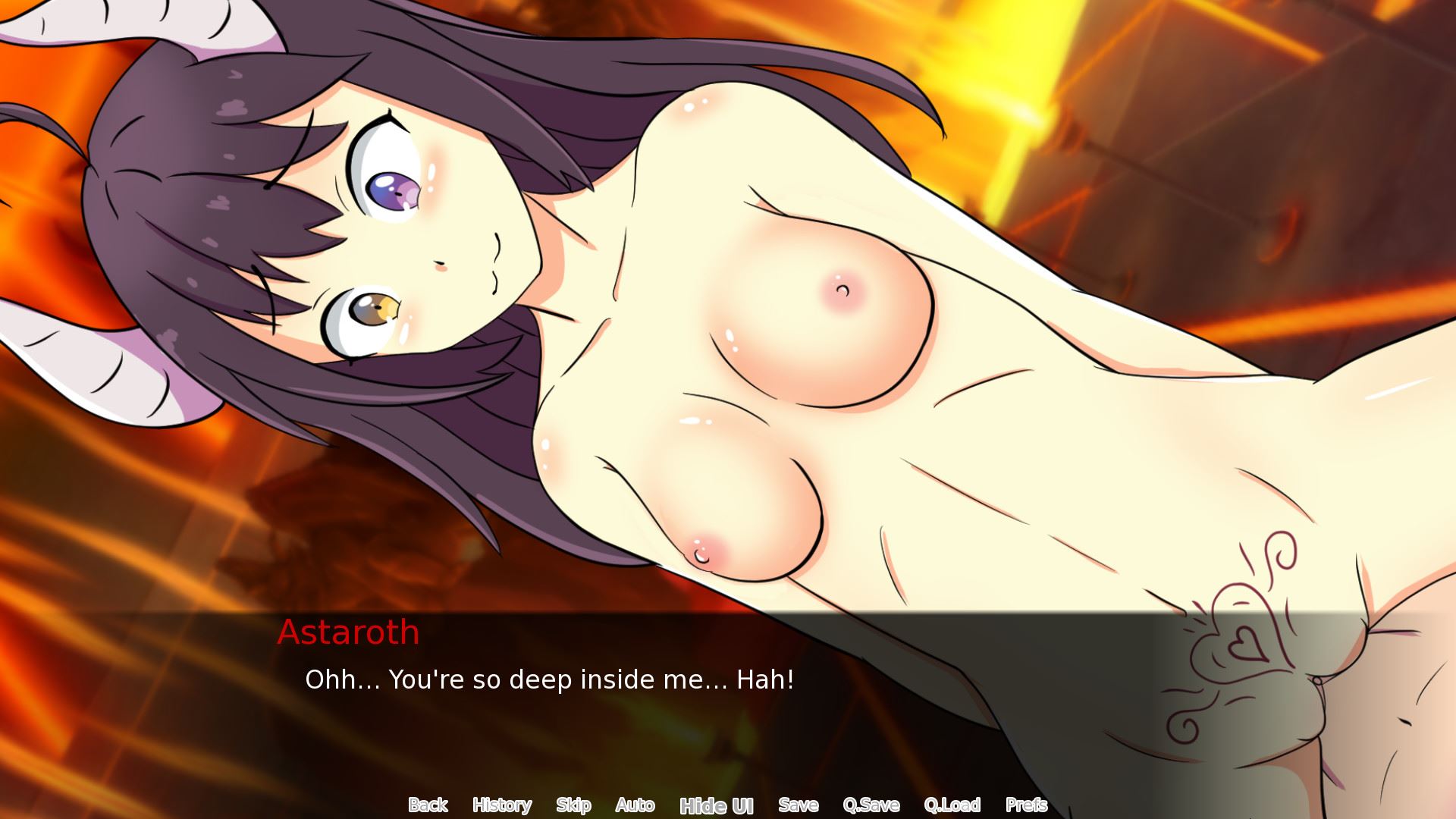This screenshot has height=819, width=1456.
Task: Open the Save game screen
Action: [798, 805]
